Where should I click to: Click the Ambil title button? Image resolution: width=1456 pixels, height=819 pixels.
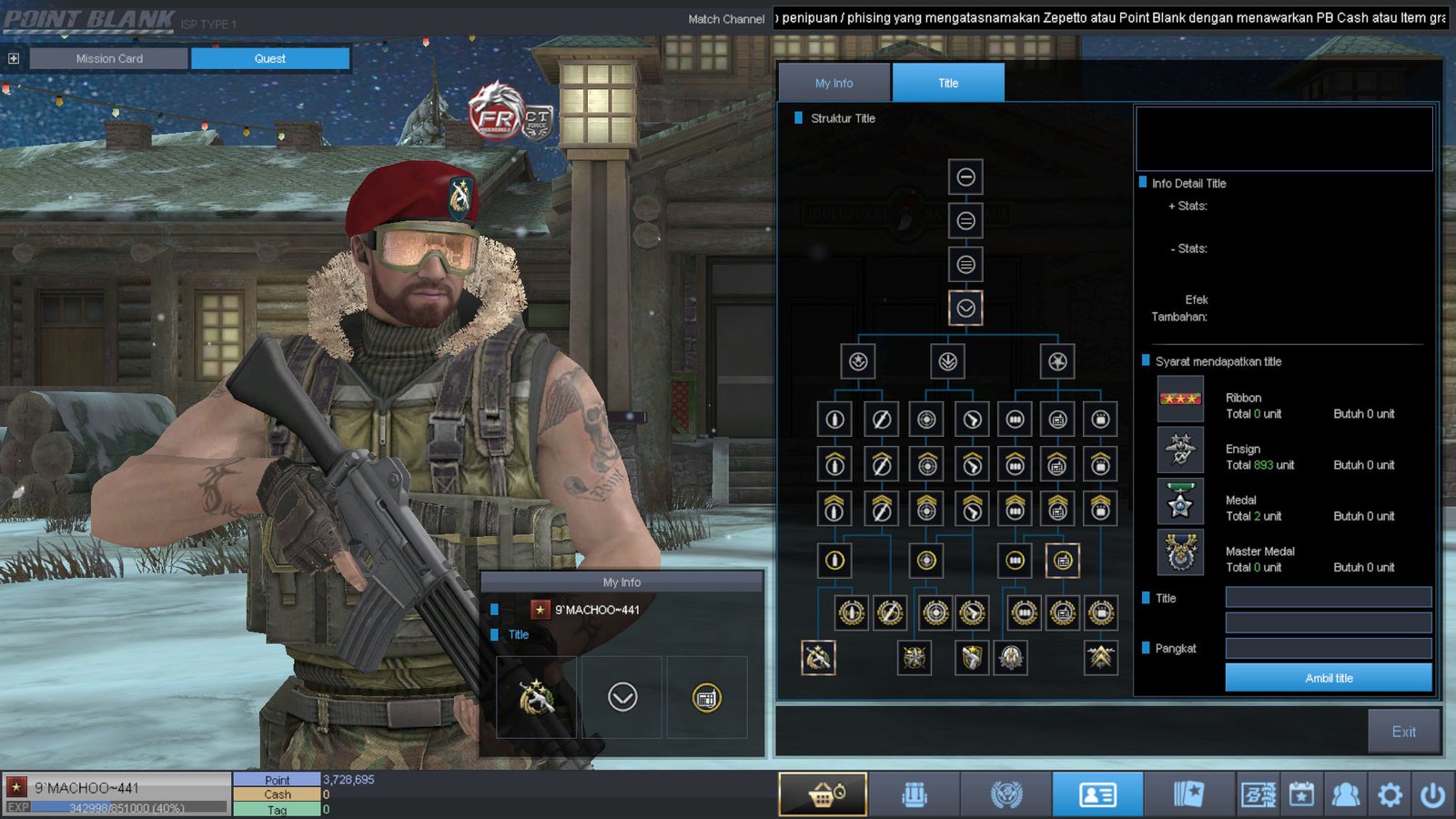coord(1328,678)
